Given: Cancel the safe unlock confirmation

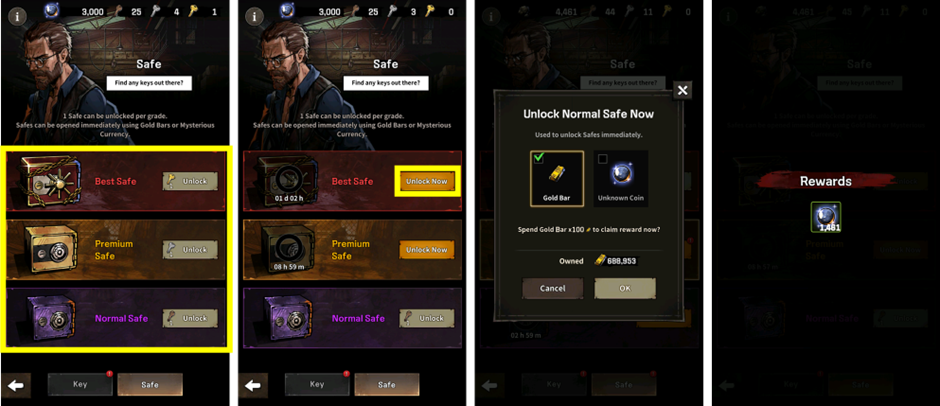Looking at the screenshot, I should point(552,288).
